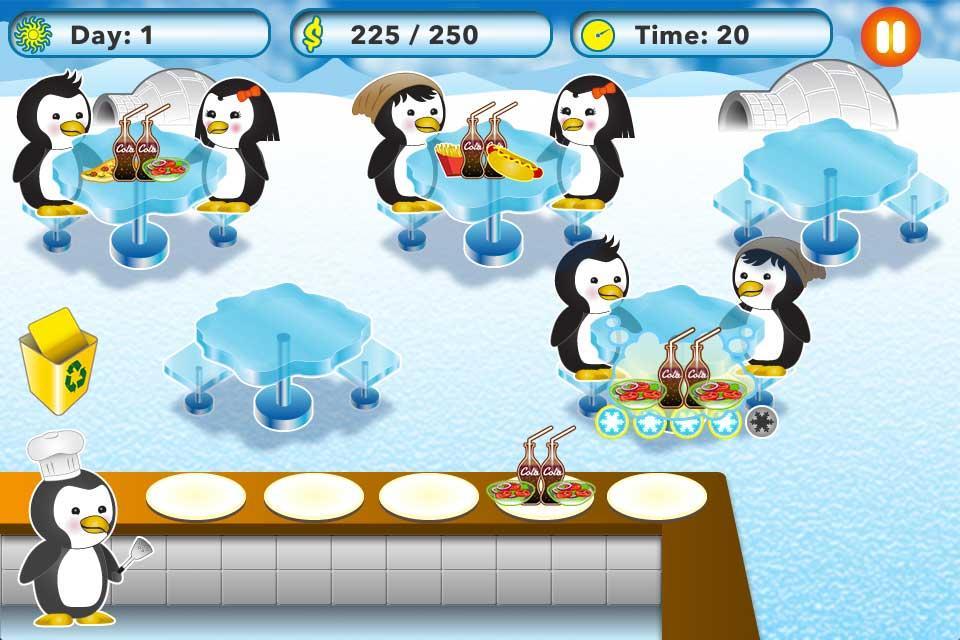Viewport: 960px width, 640px height.
Task: Select the counter plate with colas and salads
Action: tap(541, 489)
